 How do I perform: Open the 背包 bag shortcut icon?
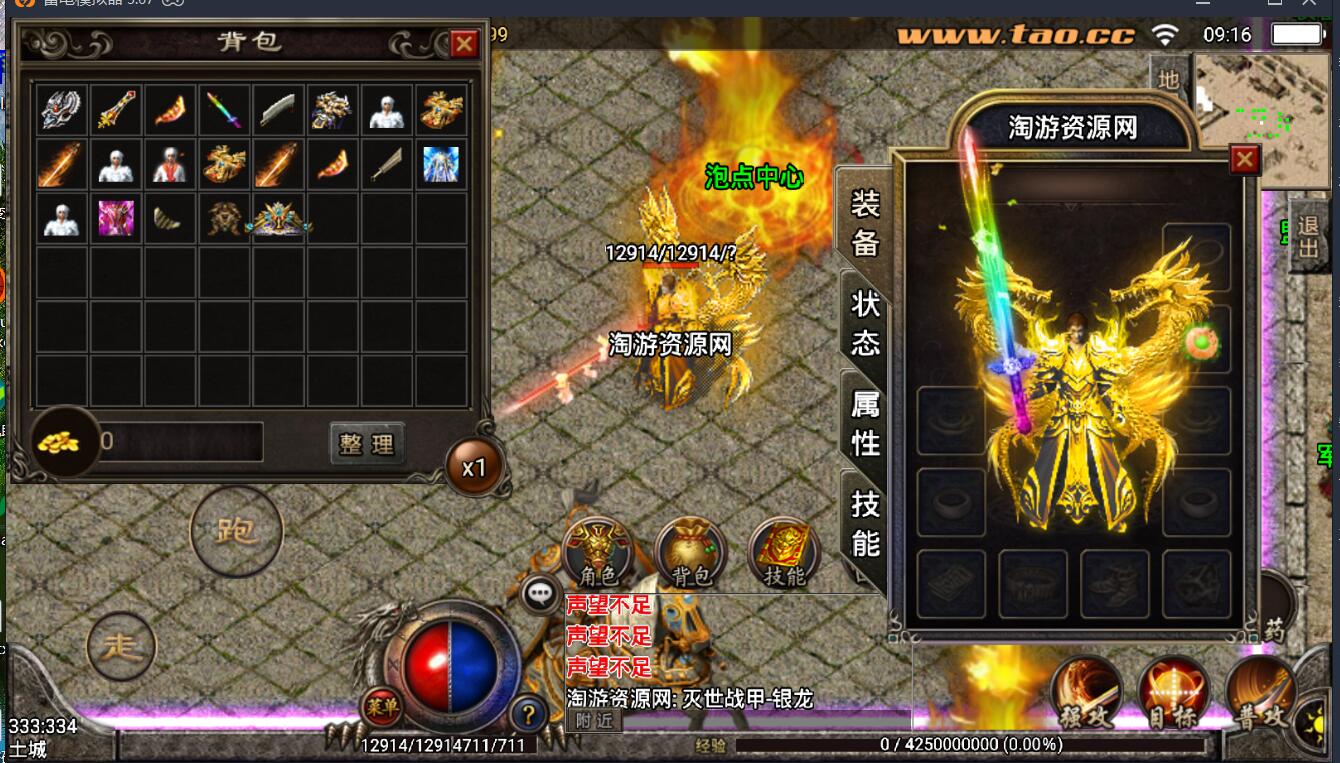pos(690,554)
